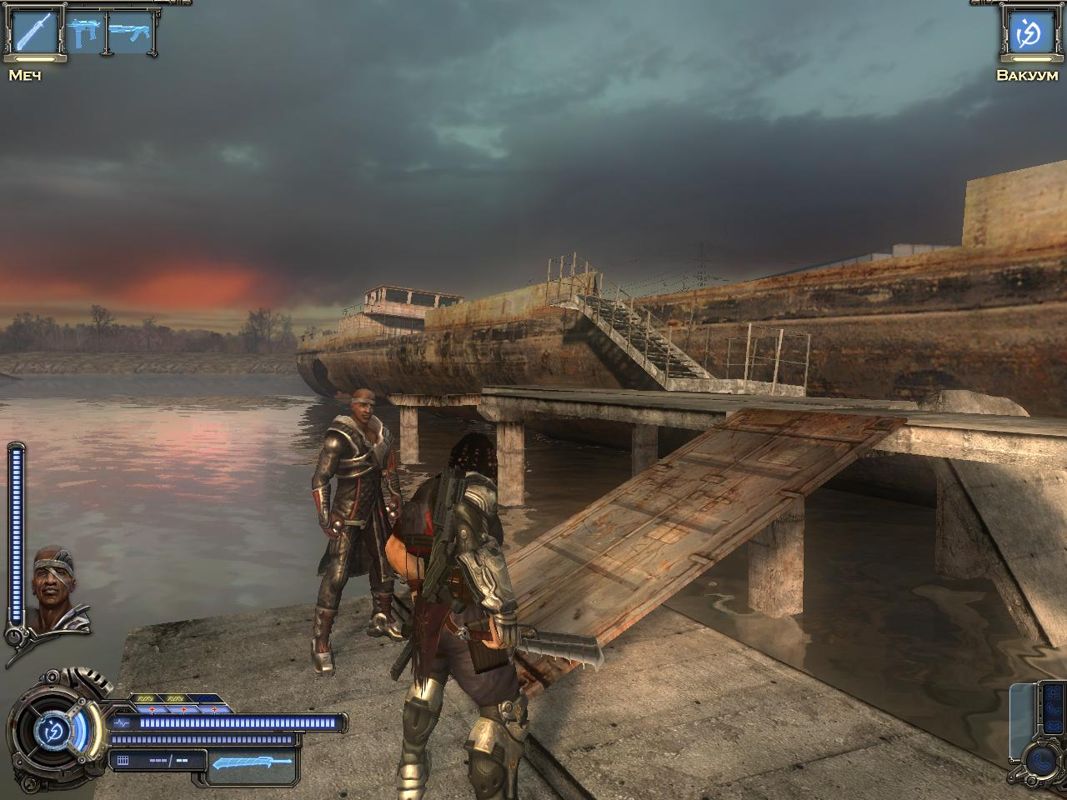
Task: Click the companion portrait with eyepatch
Action: (55, 589)
